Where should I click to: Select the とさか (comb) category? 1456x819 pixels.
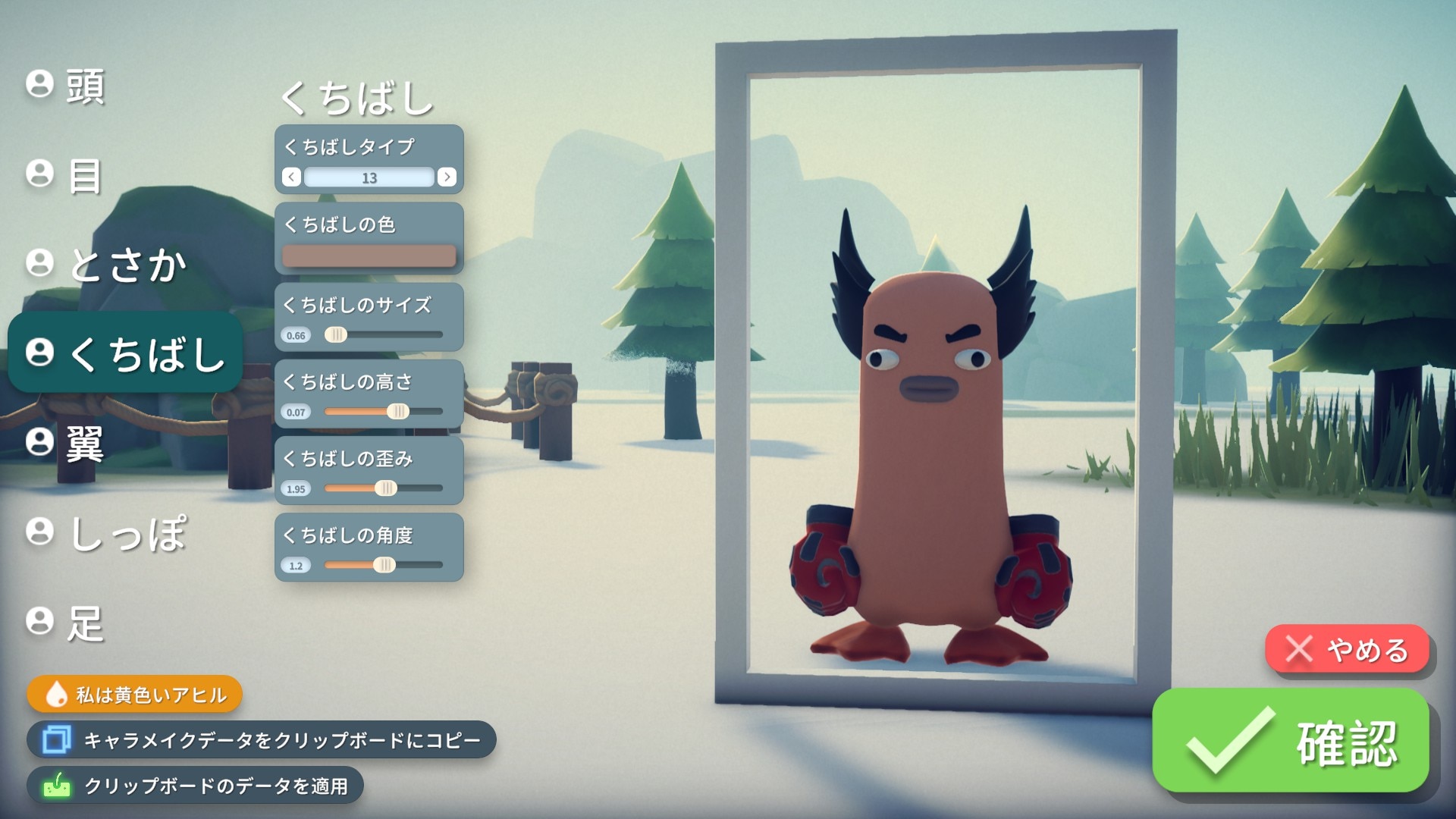(106, 265)
